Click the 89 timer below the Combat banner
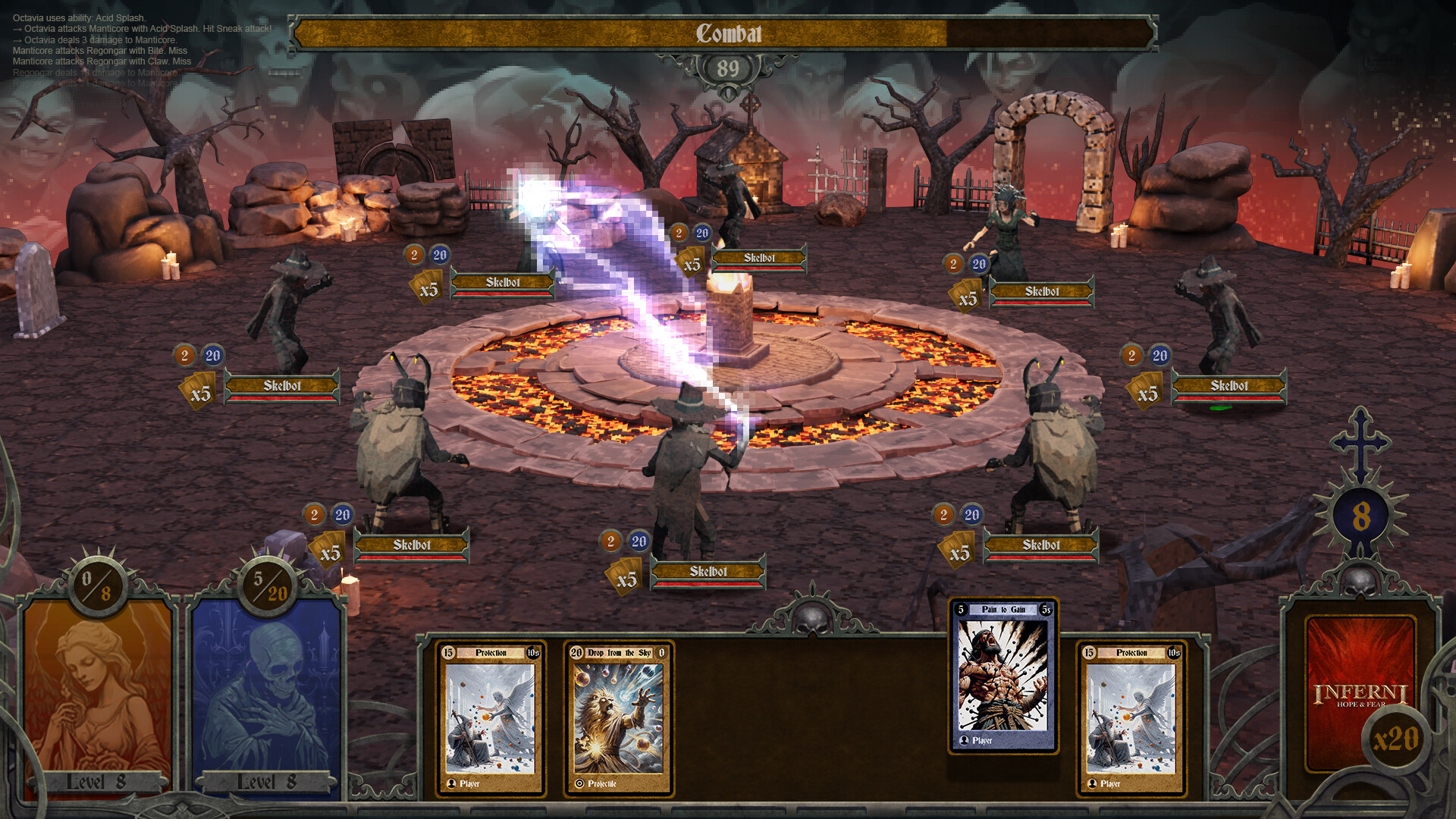The height and width of the screenshot is (819, 1456). [729, 67]
